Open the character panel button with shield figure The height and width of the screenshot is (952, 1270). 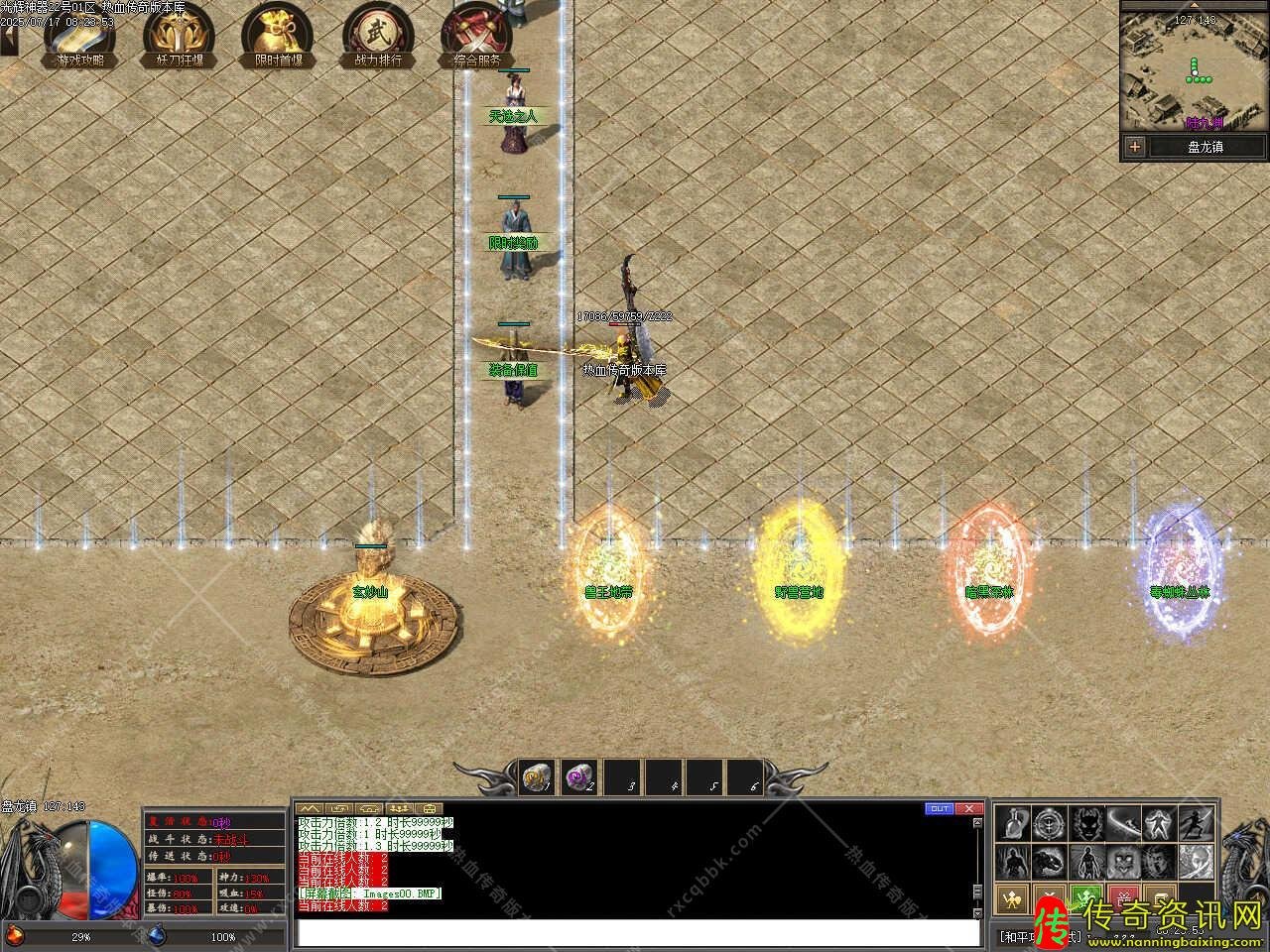coord(1012,898)
